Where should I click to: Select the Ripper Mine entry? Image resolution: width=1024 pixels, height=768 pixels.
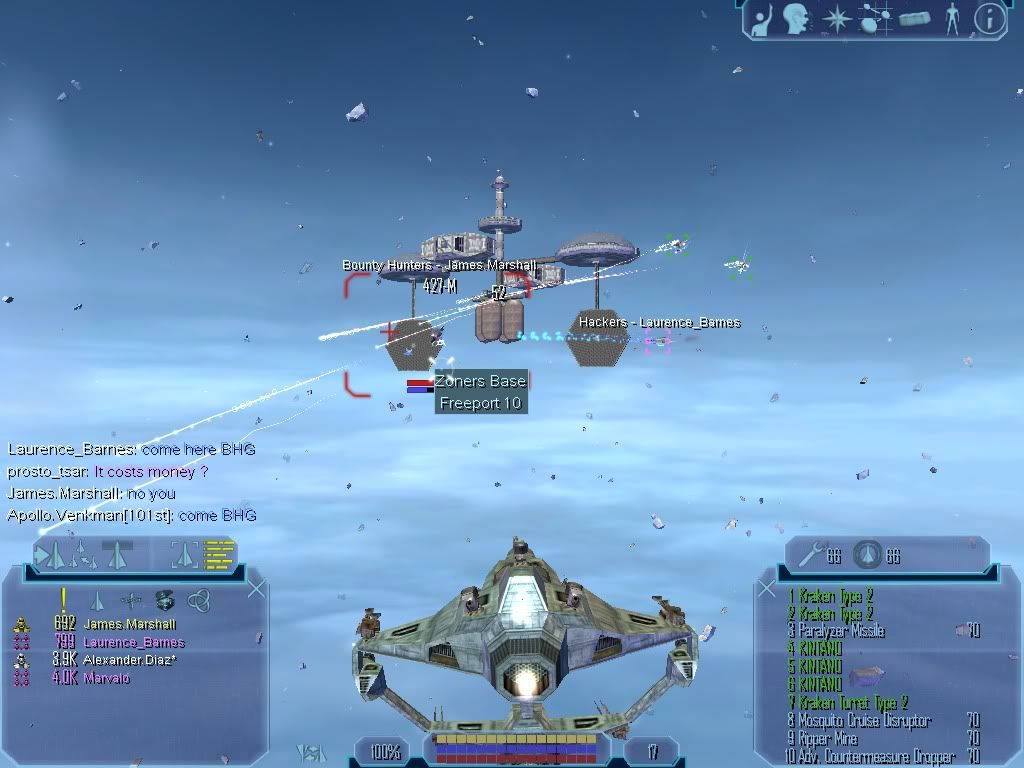point(823,739)
